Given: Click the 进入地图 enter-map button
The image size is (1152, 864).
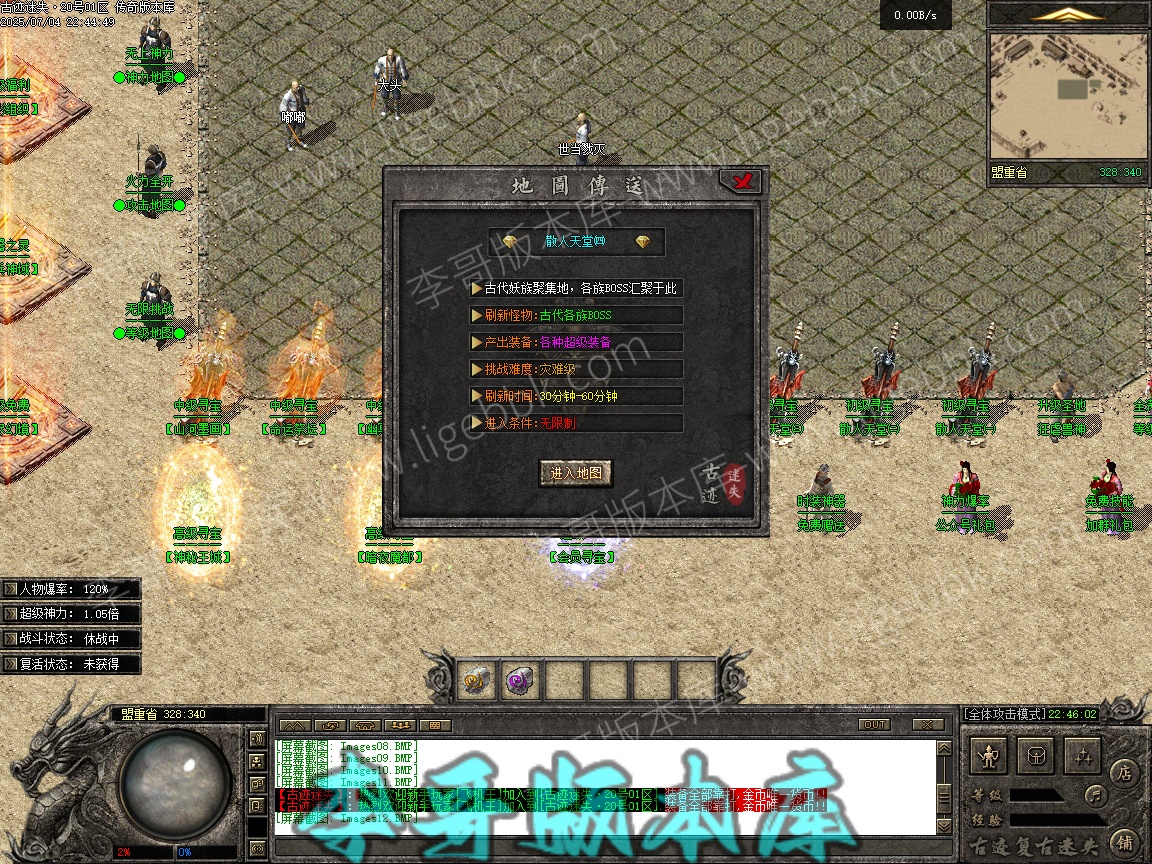Looking at the screenshot, I should pyautogui.click(x=576, y=473).
